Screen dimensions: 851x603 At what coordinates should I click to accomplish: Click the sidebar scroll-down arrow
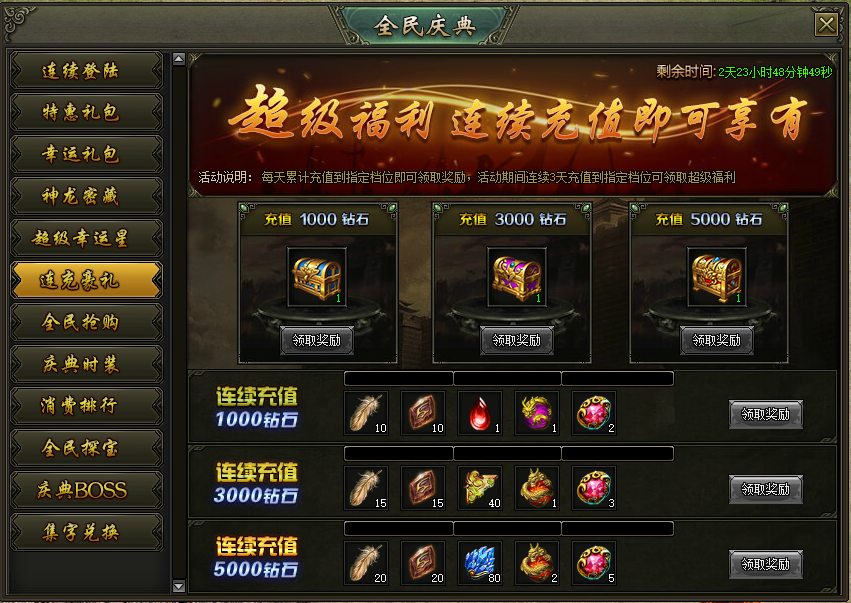[179, 586]
